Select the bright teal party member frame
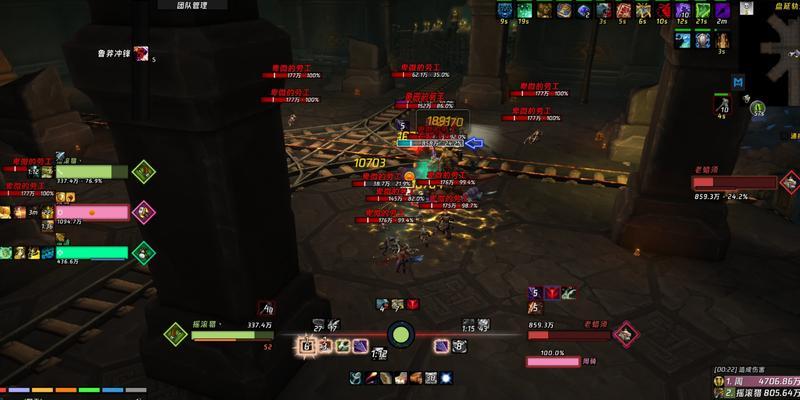This screenshot has width=800, height=400. [x=91, y=252]
